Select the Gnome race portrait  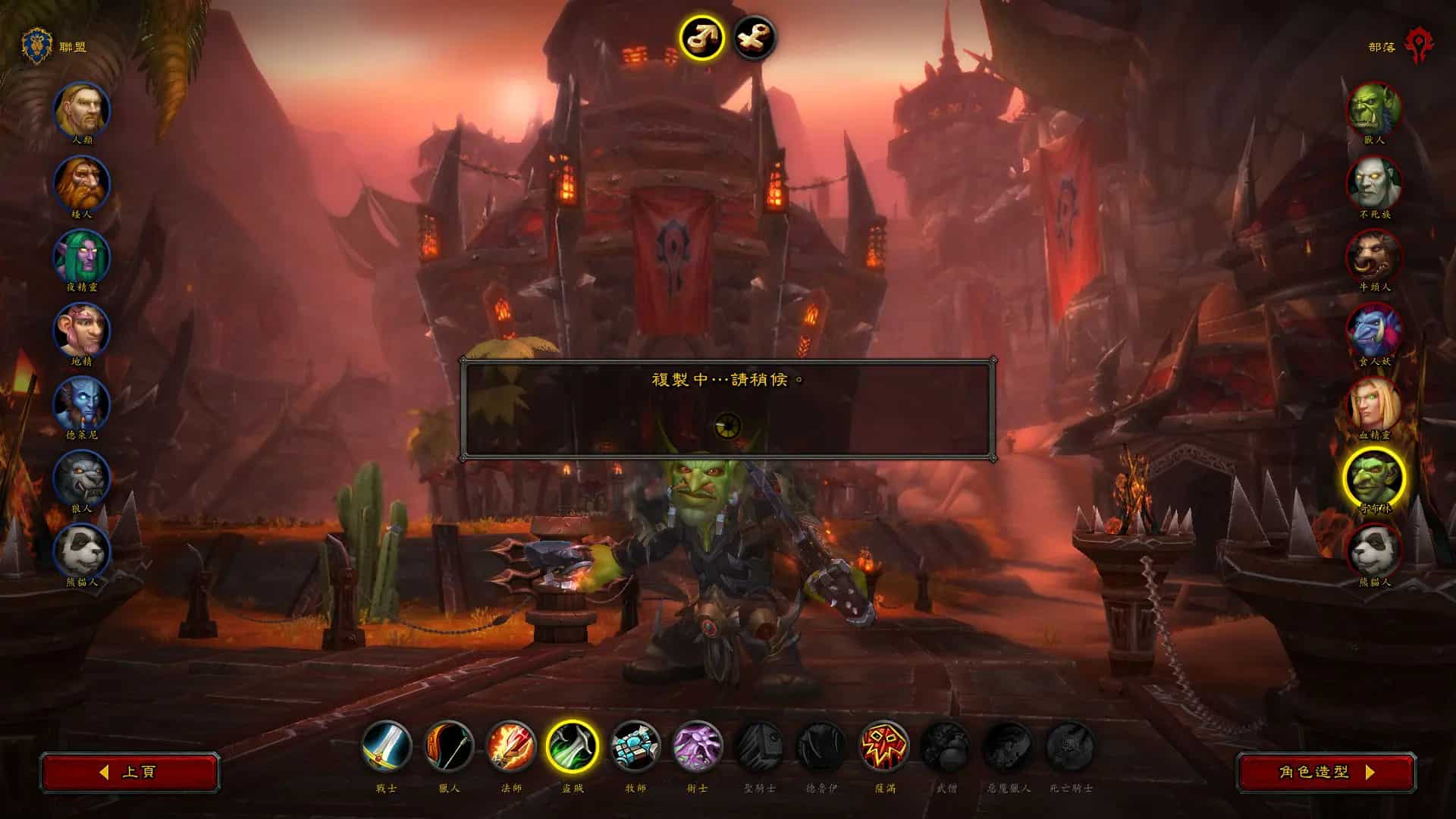tap(82, 331)
